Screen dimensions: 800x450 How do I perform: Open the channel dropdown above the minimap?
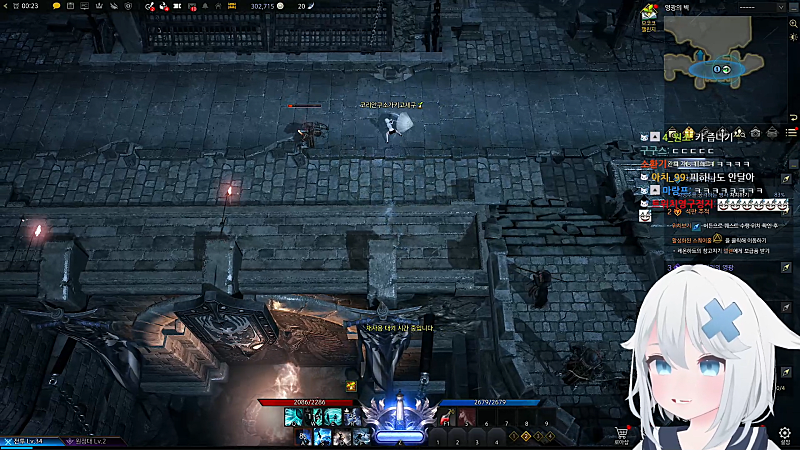click(760, 6)
